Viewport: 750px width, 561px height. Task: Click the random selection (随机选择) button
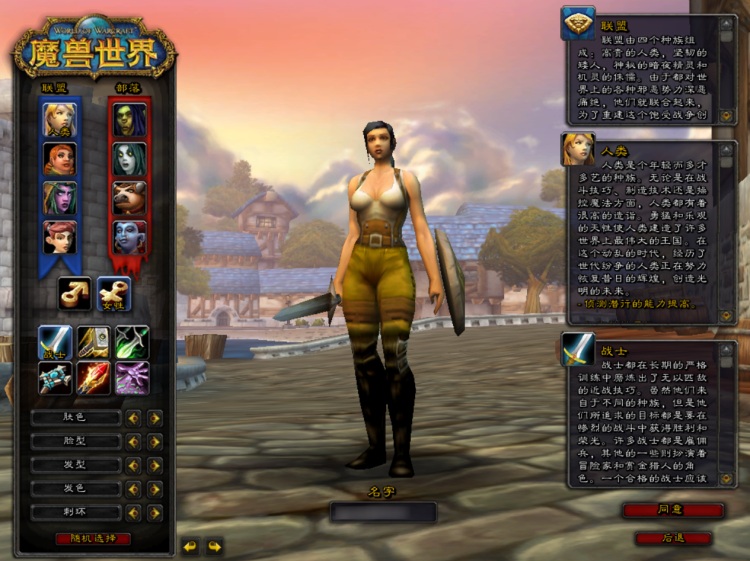click(93, 539)
